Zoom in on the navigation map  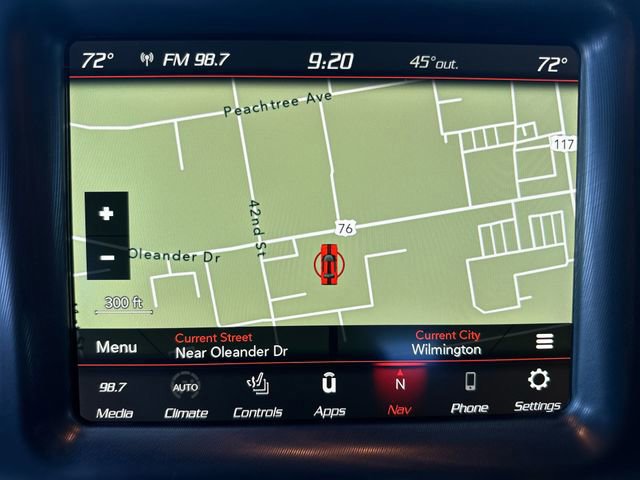107,214
